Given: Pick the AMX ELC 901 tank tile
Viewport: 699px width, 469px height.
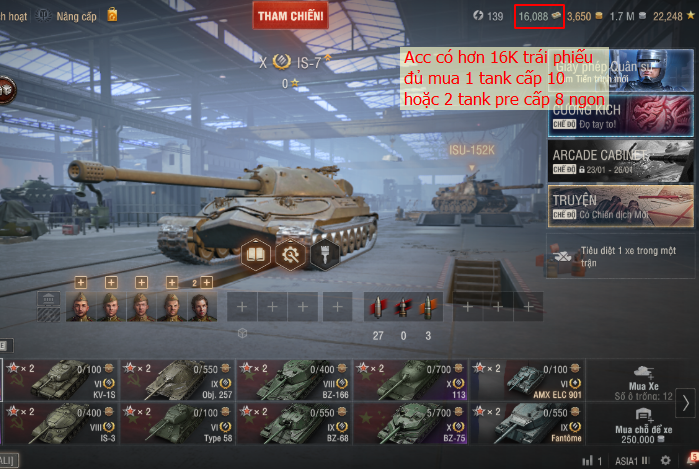Looking at the screenshot, I should tap(527, 379).
